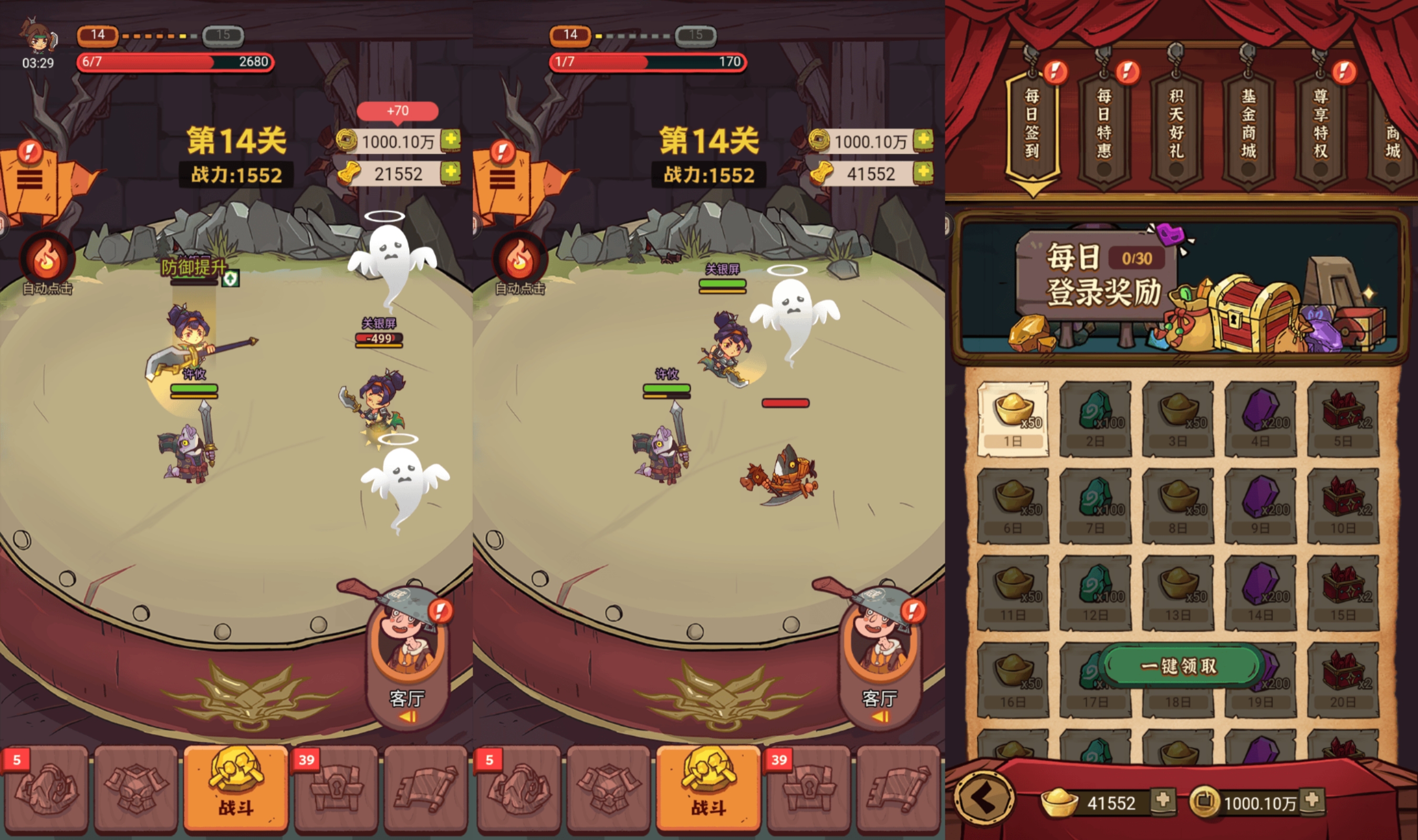
Task: Choose the 6日 gold ingot reward tile
Action: (1013, 506)
